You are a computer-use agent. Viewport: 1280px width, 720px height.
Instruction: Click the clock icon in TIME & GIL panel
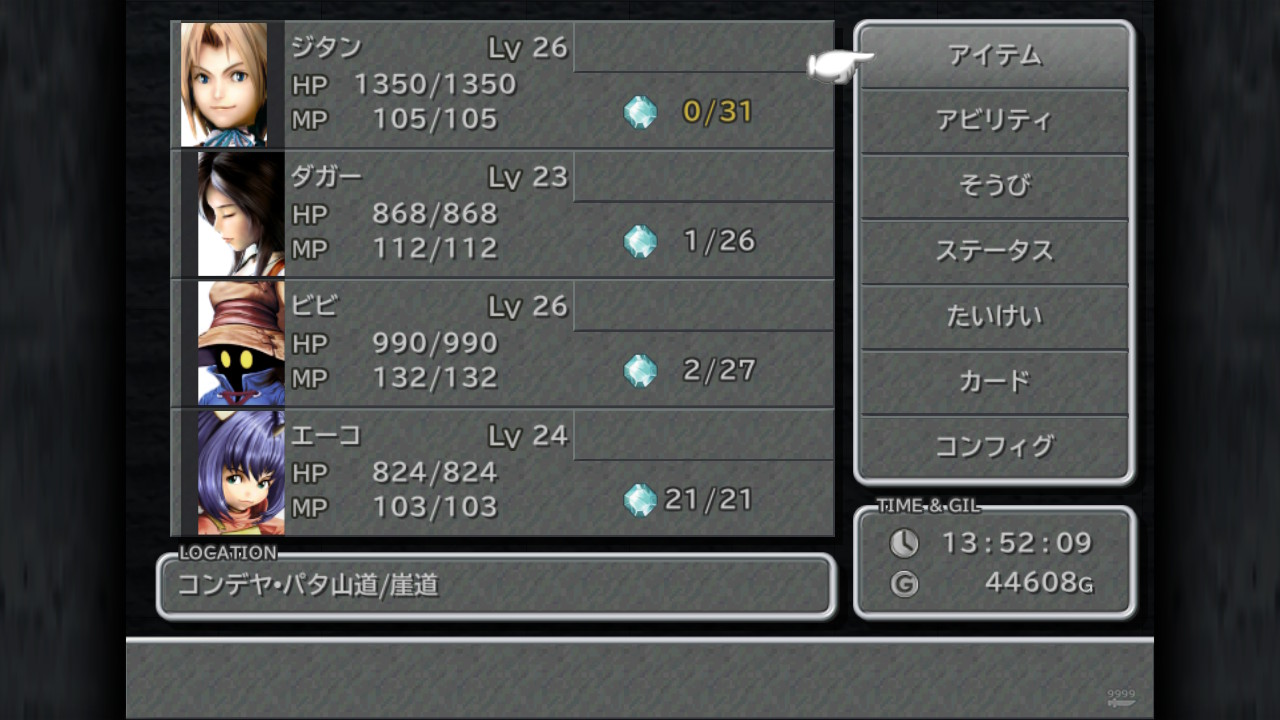tap(903, 543)
